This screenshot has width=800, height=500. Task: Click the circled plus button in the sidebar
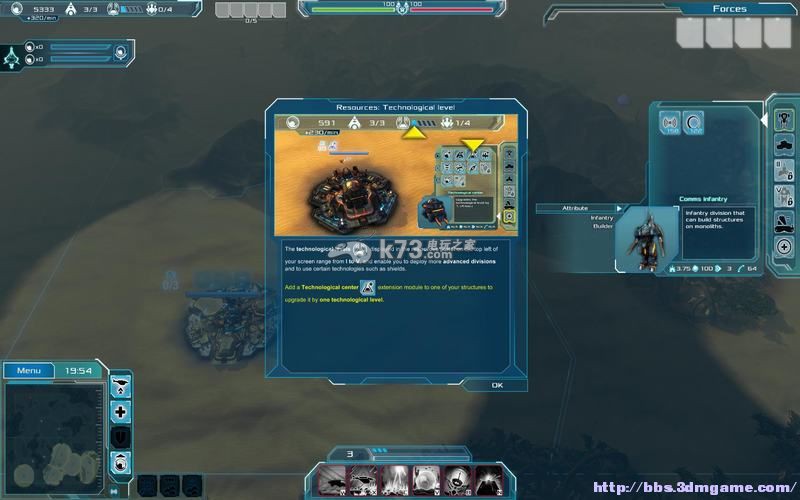[x=784, y=246]
